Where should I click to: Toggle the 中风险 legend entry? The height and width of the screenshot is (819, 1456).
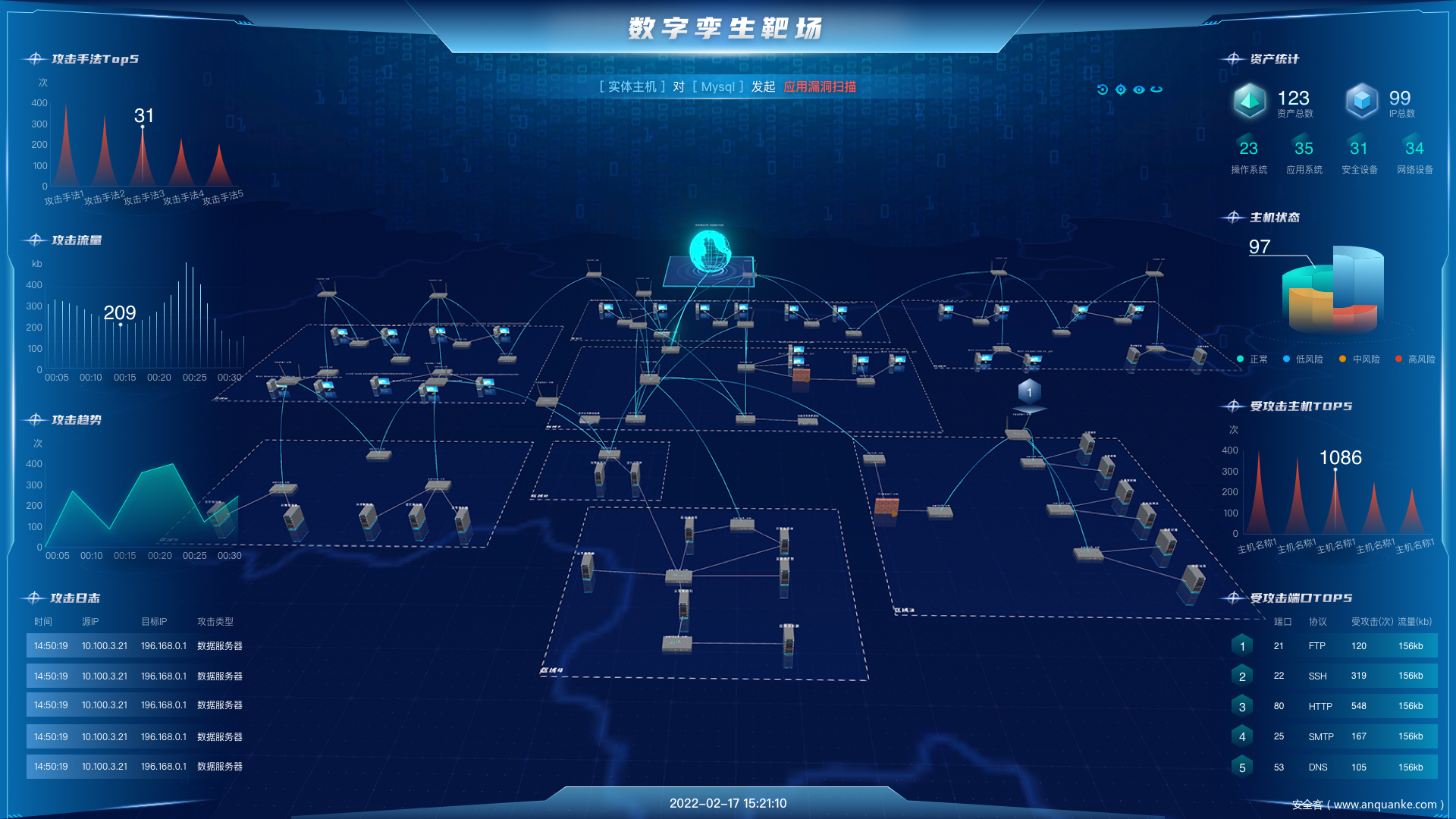[1360, 359]
